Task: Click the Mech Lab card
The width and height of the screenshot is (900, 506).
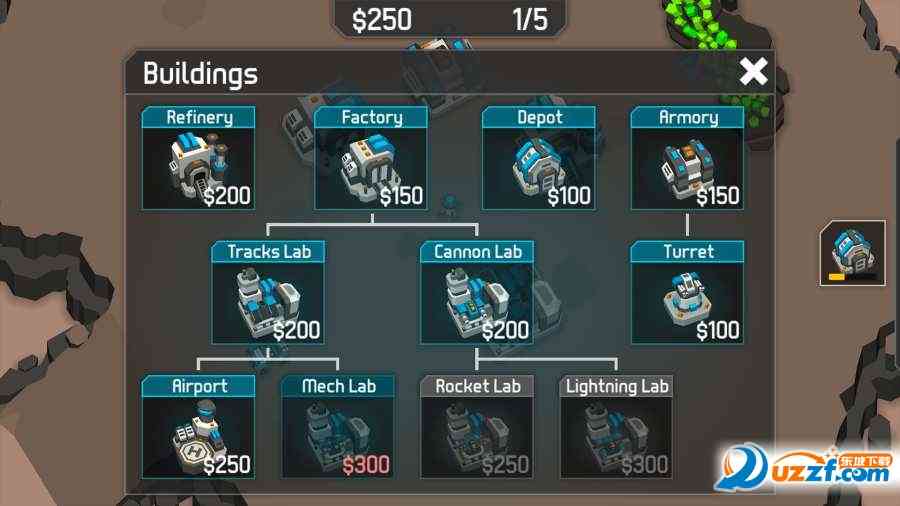Action: click(x=337, y=427)
